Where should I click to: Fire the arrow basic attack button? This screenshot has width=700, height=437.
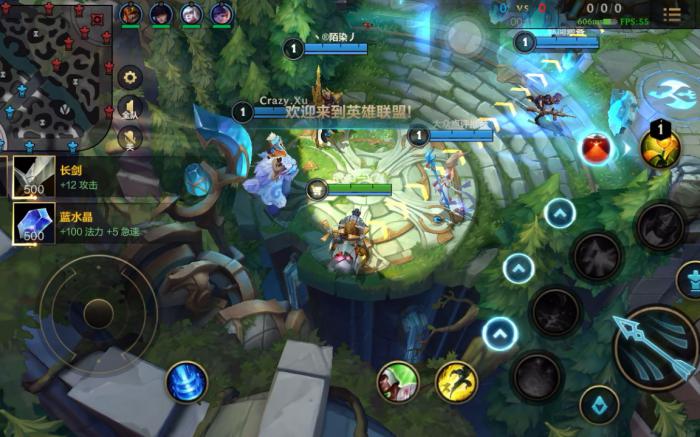(x=653, y=347)
